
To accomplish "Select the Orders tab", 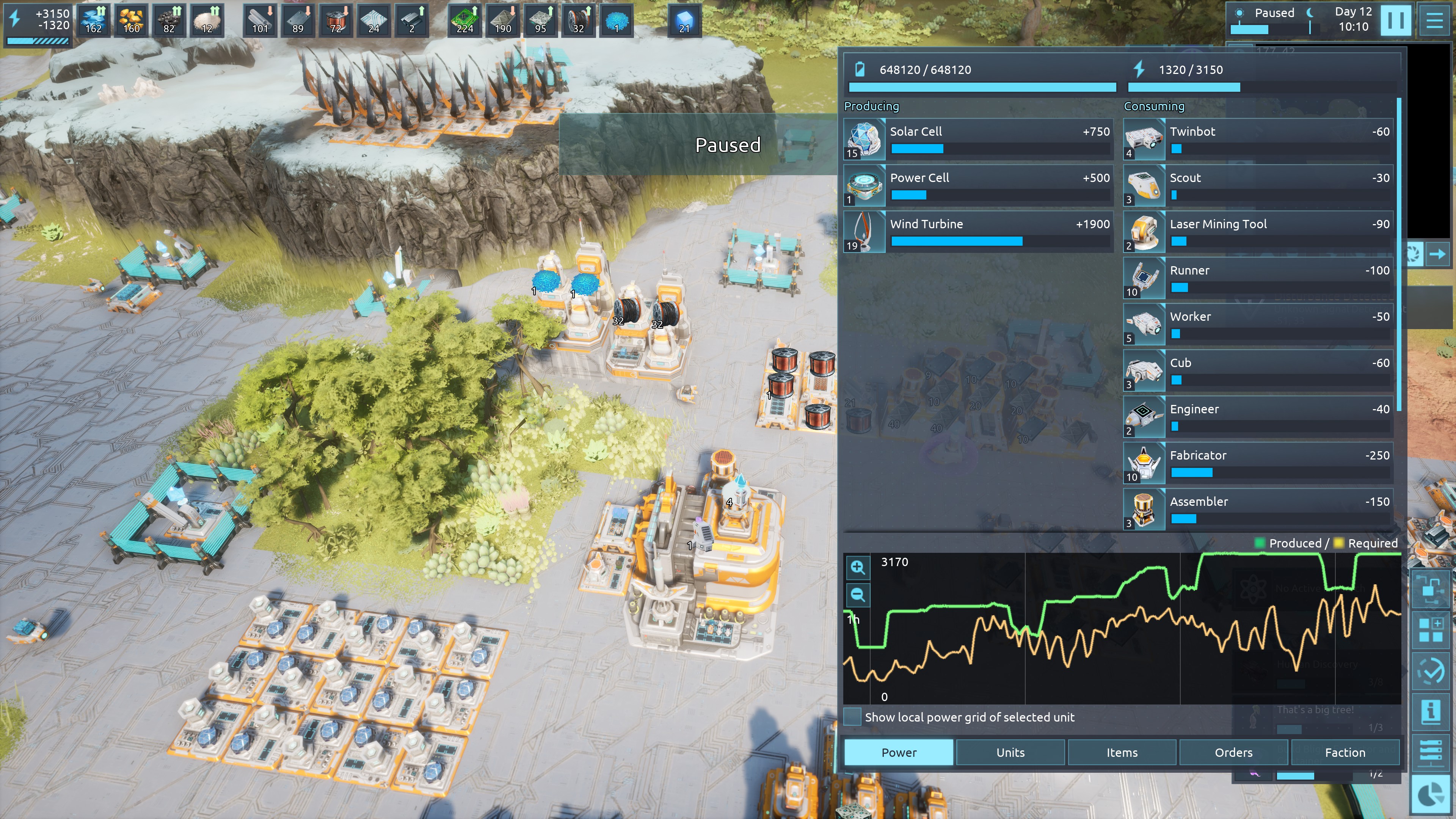I will click(x=1233, y=752).
